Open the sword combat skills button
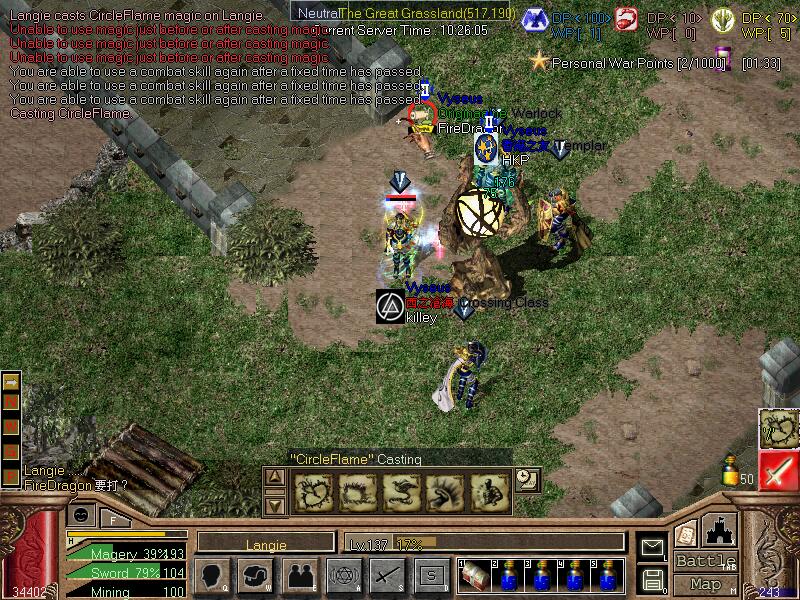The height and width of the screenshot is (600, 800). coord(387,575)
